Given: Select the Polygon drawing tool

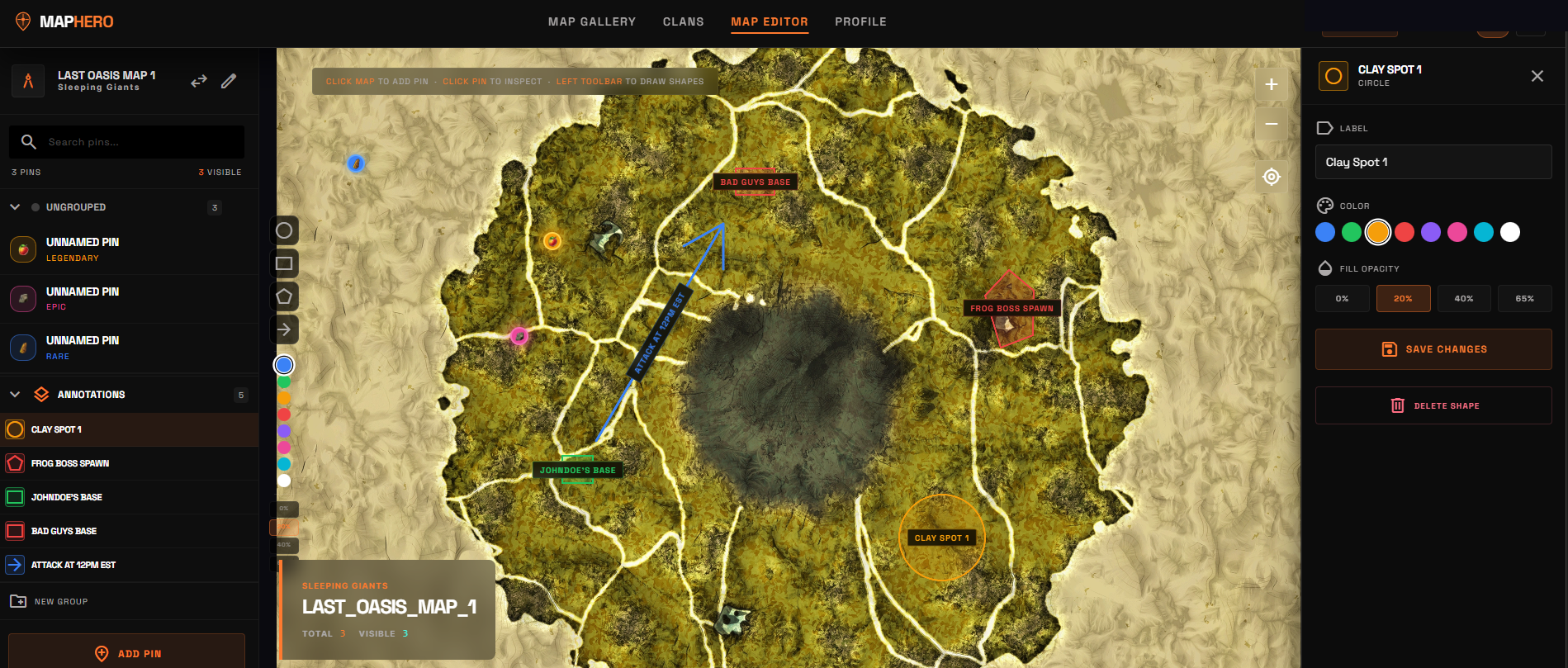Looking at the screenshot, I should tap(284, 296).
